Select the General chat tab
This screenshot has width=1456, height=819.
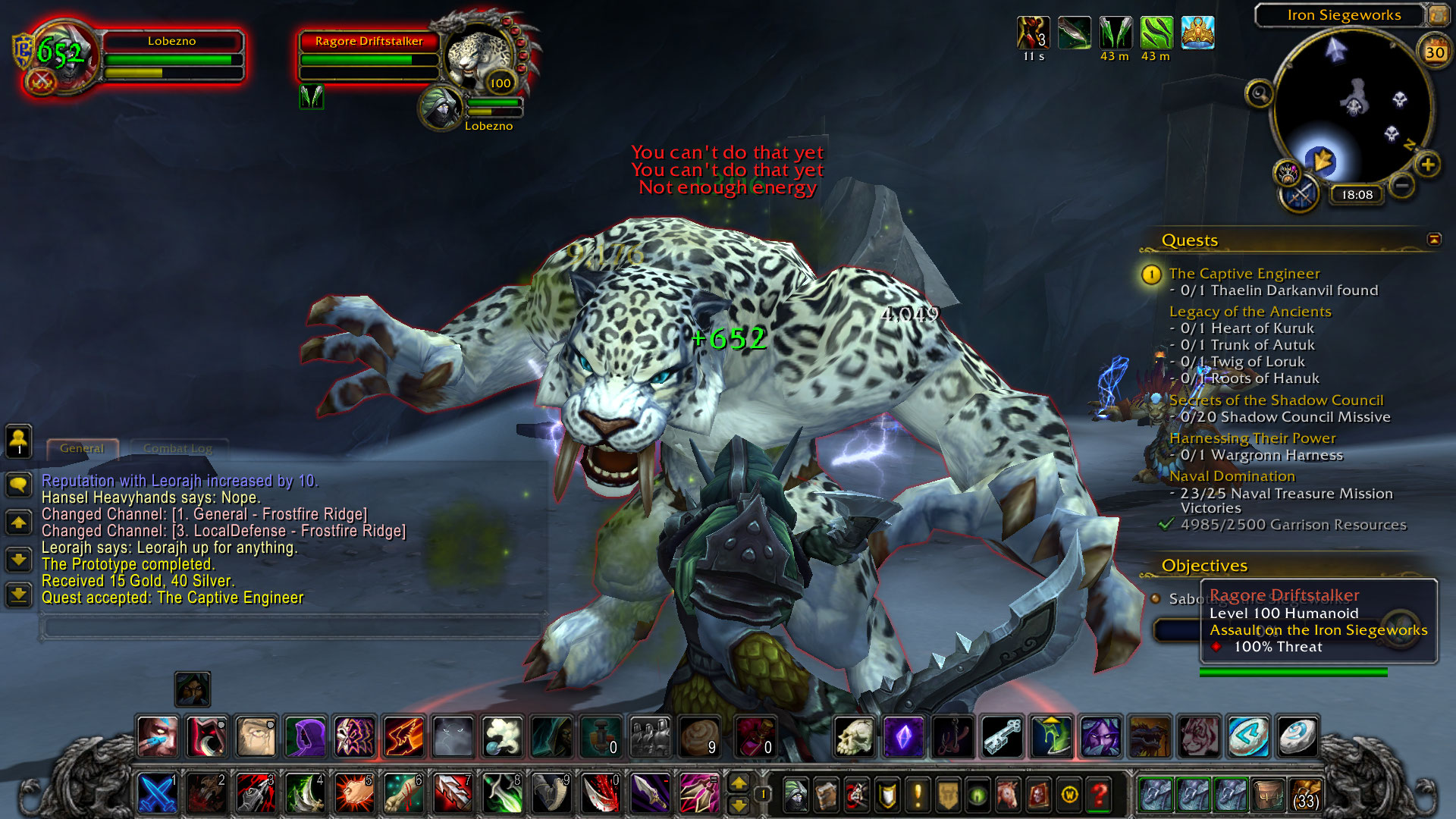[82, 448]
